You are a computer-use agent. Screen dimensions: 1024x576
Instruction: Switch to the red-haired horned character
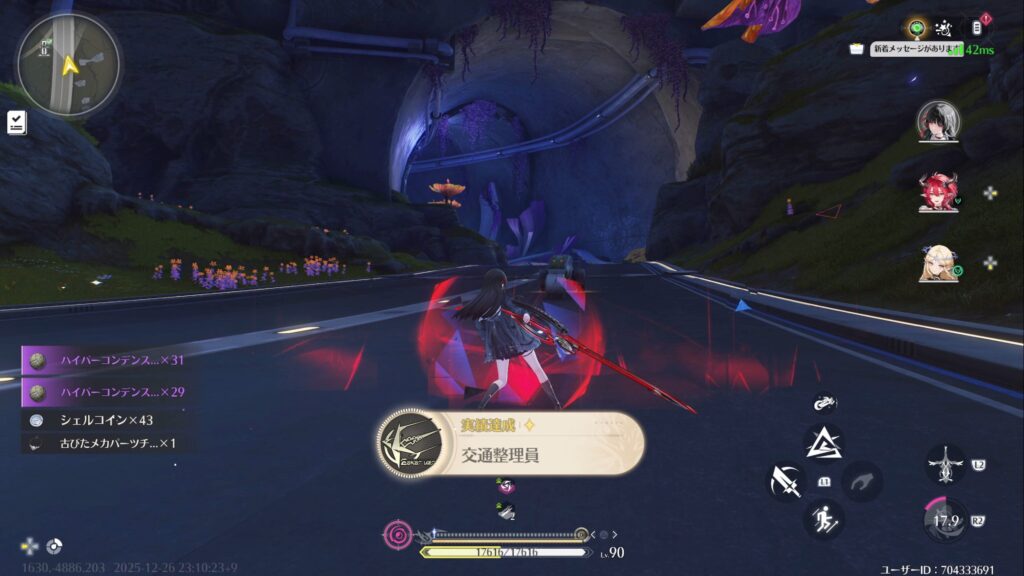click(938, 192)
